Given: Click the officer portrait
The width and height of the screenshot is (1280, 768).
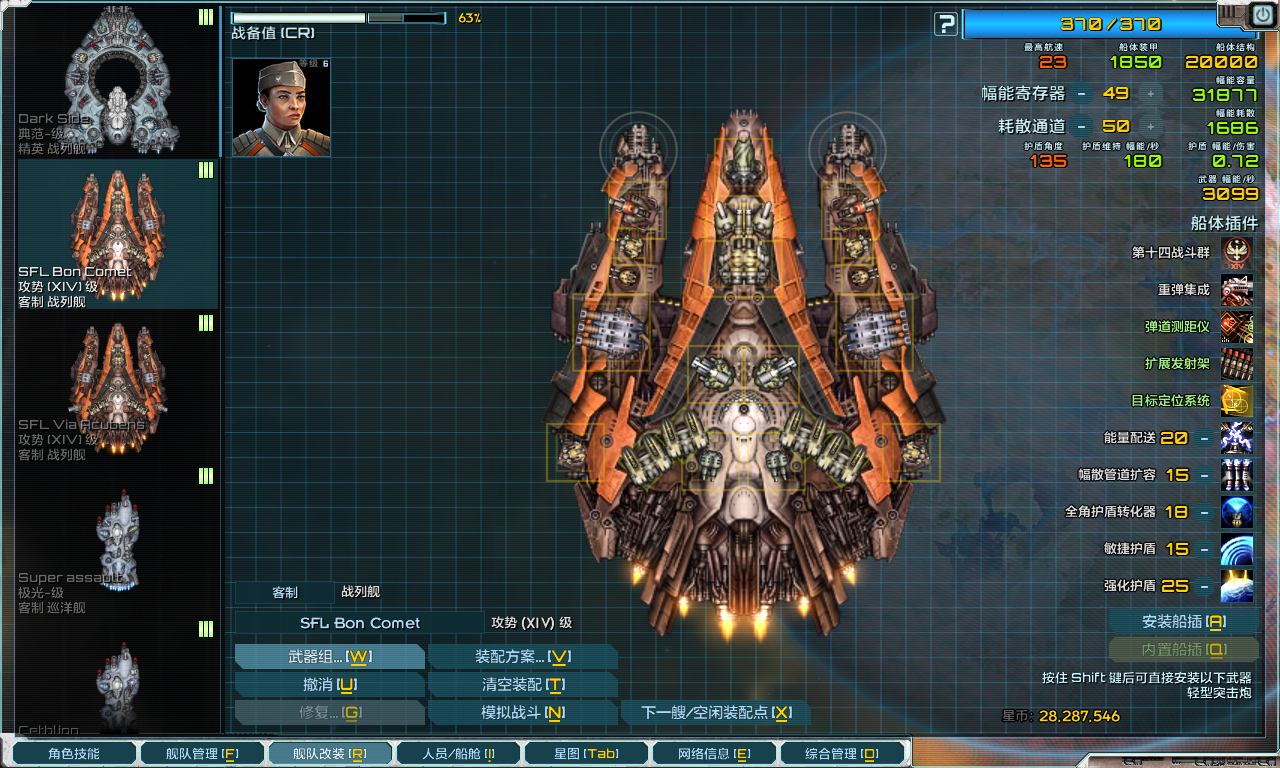Looking at the screenshot, I should point(267,107).
